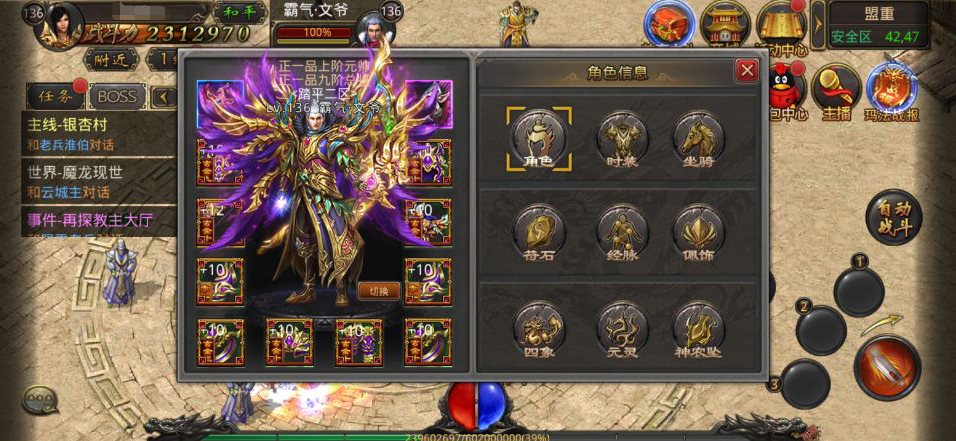Open the 经脉 meridian section
Image resolution: width=956 pixels, height=441 pixels.
[620, 231]
